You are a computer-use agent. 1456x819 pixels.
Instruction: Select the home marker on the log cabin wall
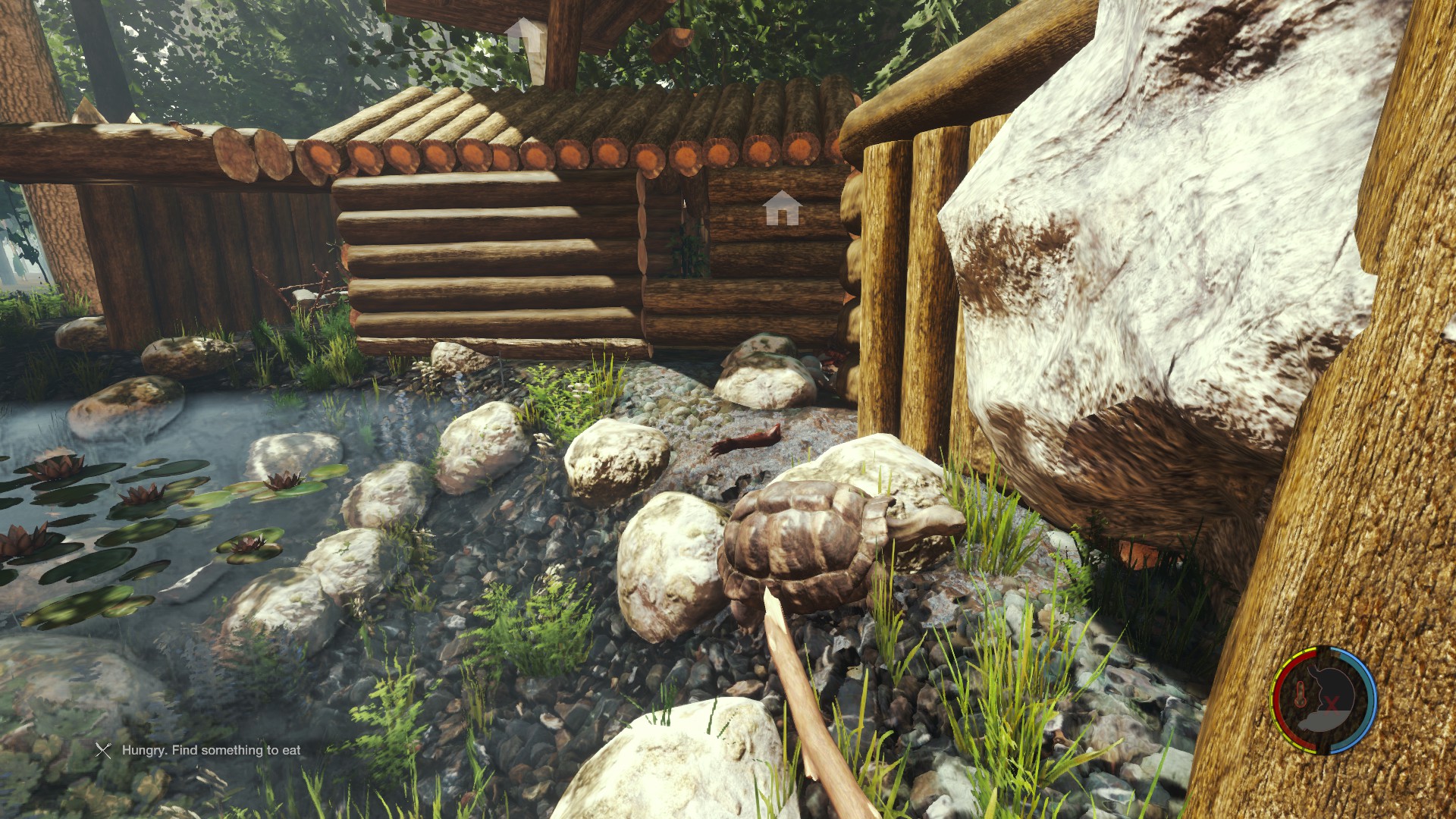tap(782, 208)
